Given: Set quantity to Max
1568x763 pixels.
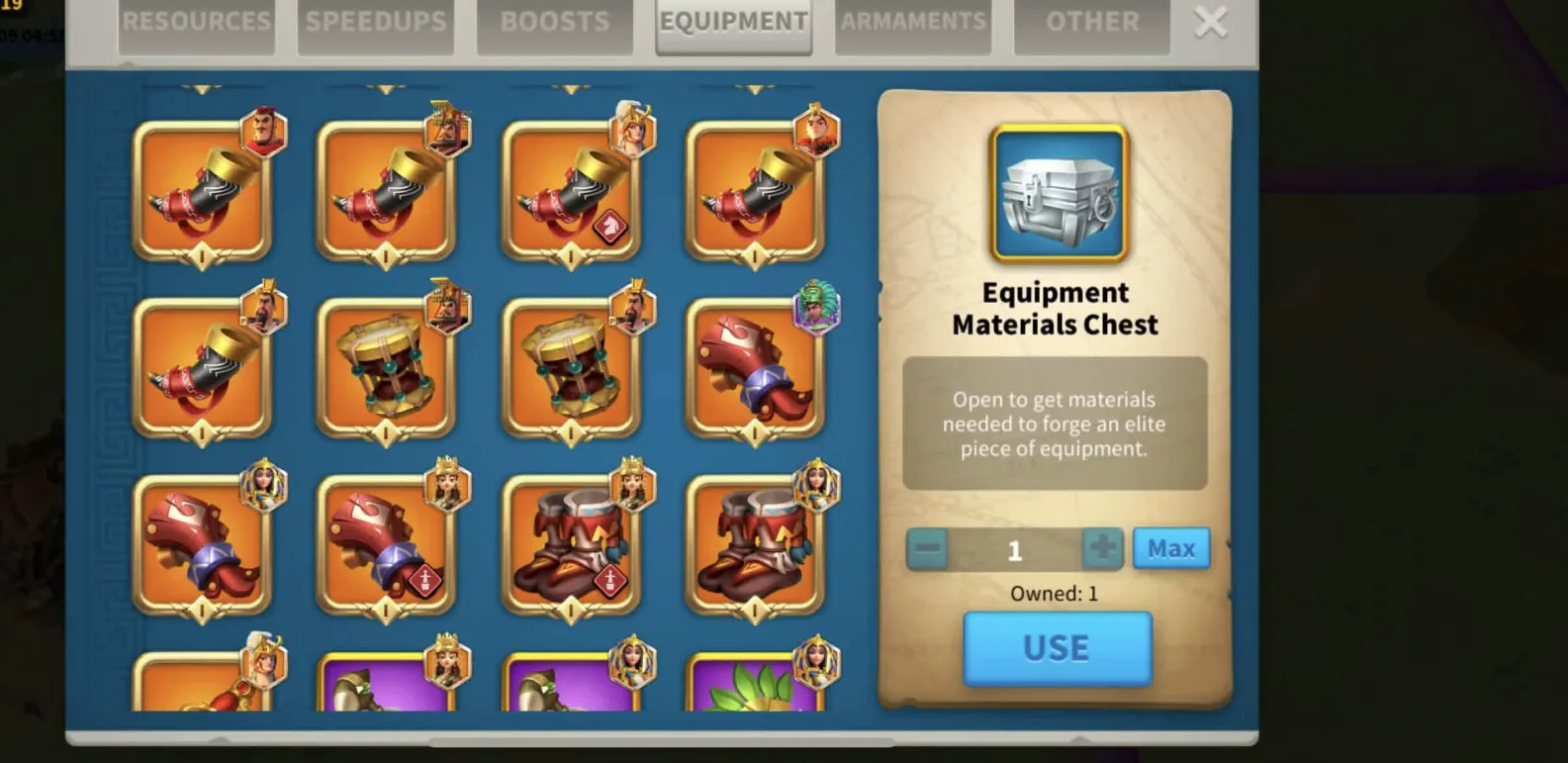Looking at the screenshot, I should coord(1171,548).
